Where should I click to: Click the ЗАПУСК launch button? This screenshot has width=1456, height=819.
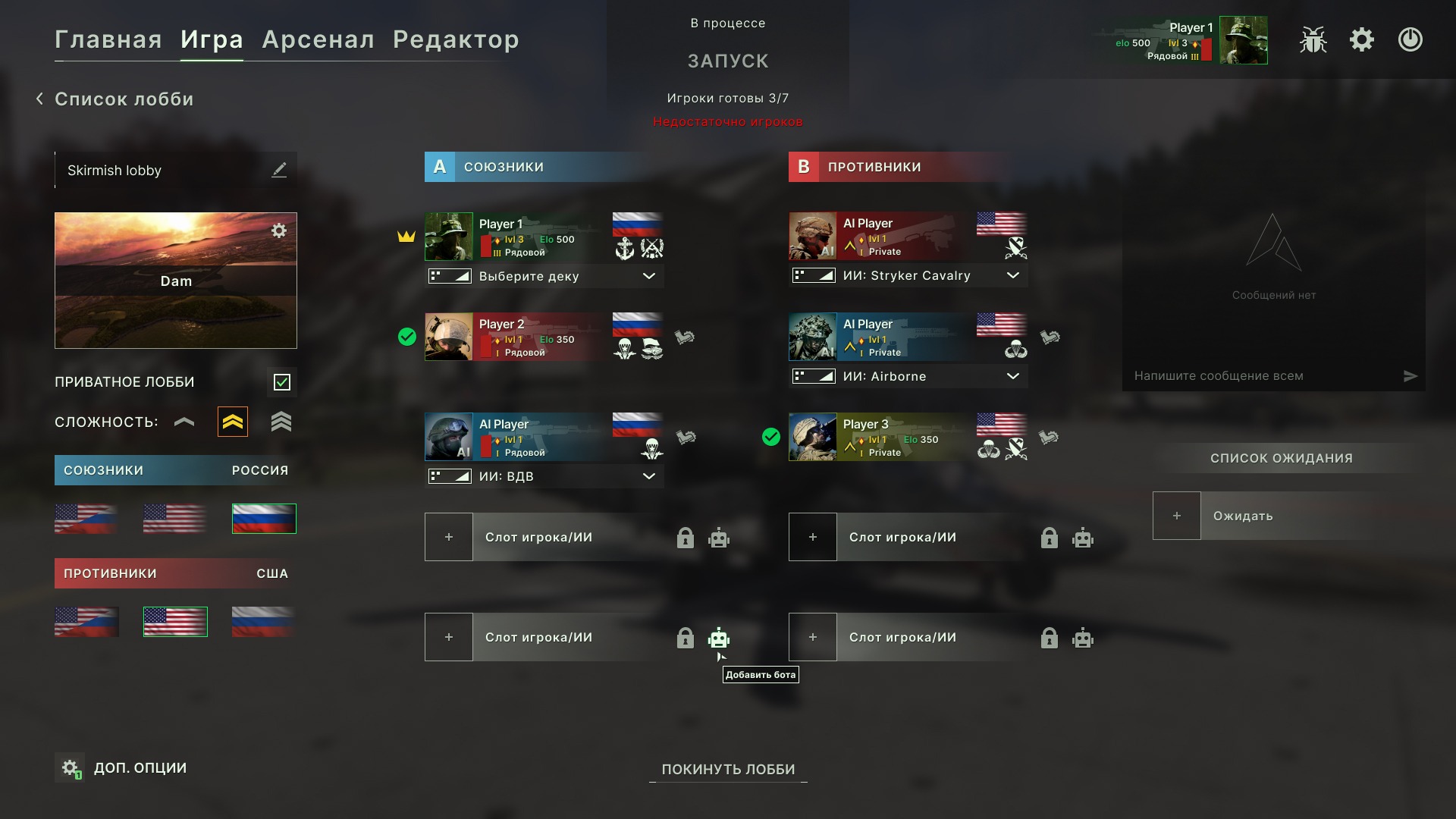(x=728, y=61)
